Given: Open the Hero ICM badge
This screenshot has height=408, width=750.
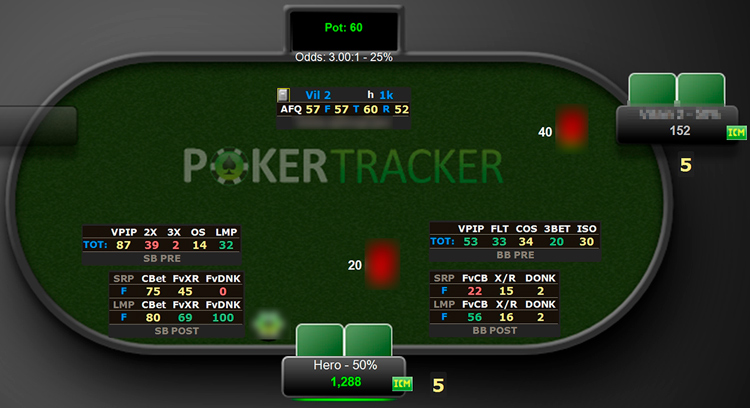Looking at the screenshot, I should pos(401,383).
